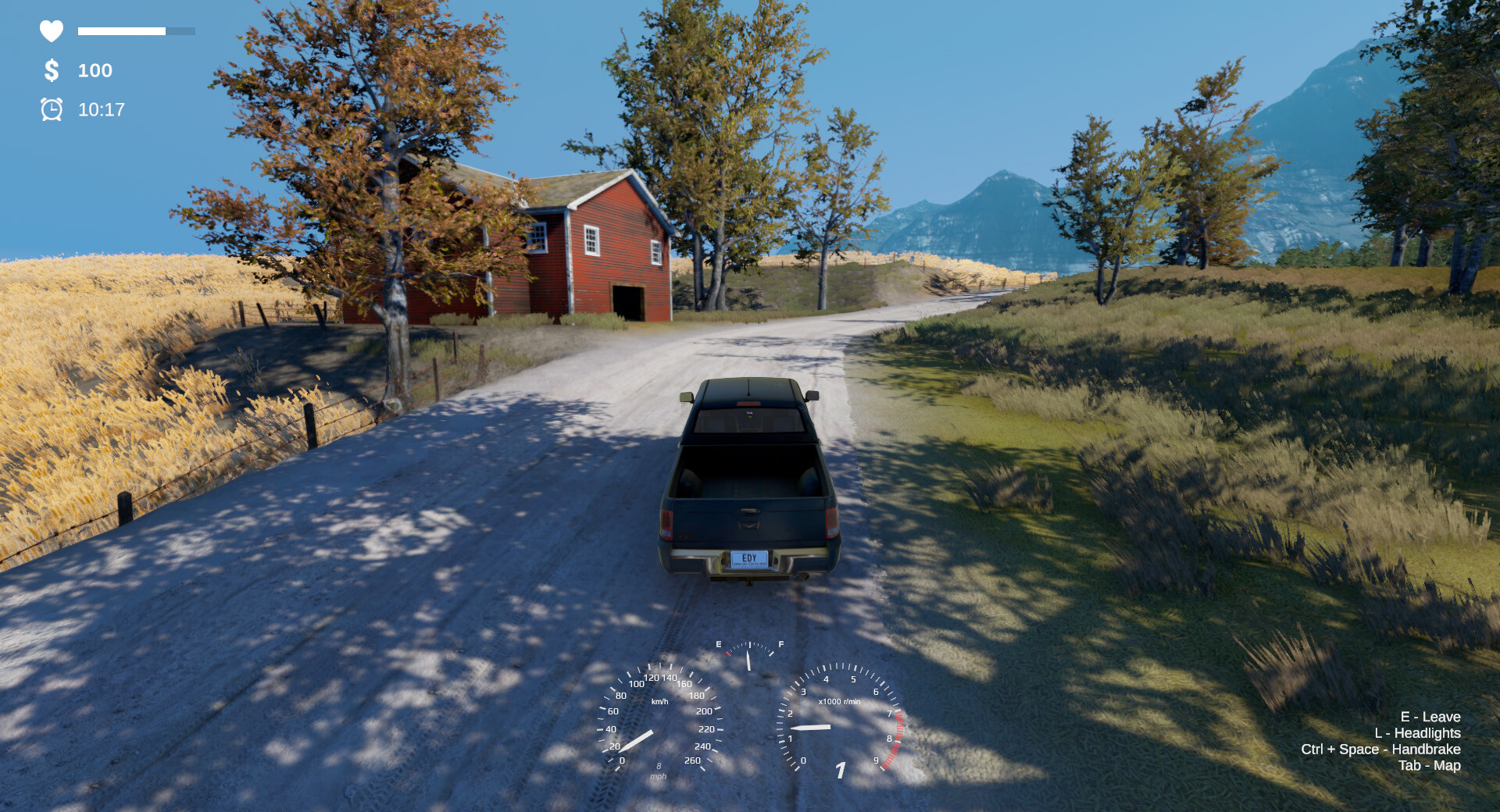
Task: Select the money amount showing 100
Action: (x=94, y=71)
